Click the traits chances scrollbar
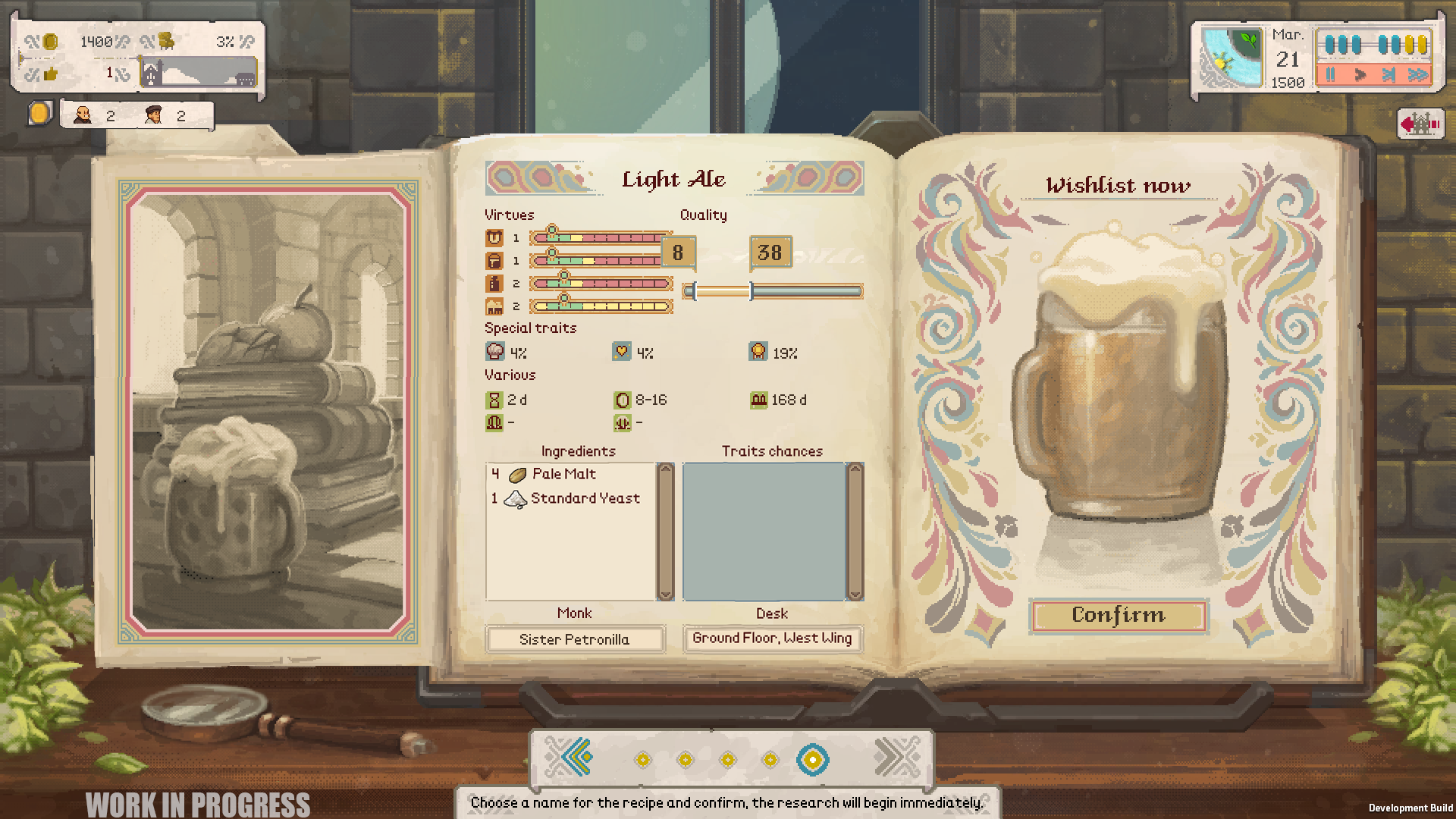 [855, 531]
